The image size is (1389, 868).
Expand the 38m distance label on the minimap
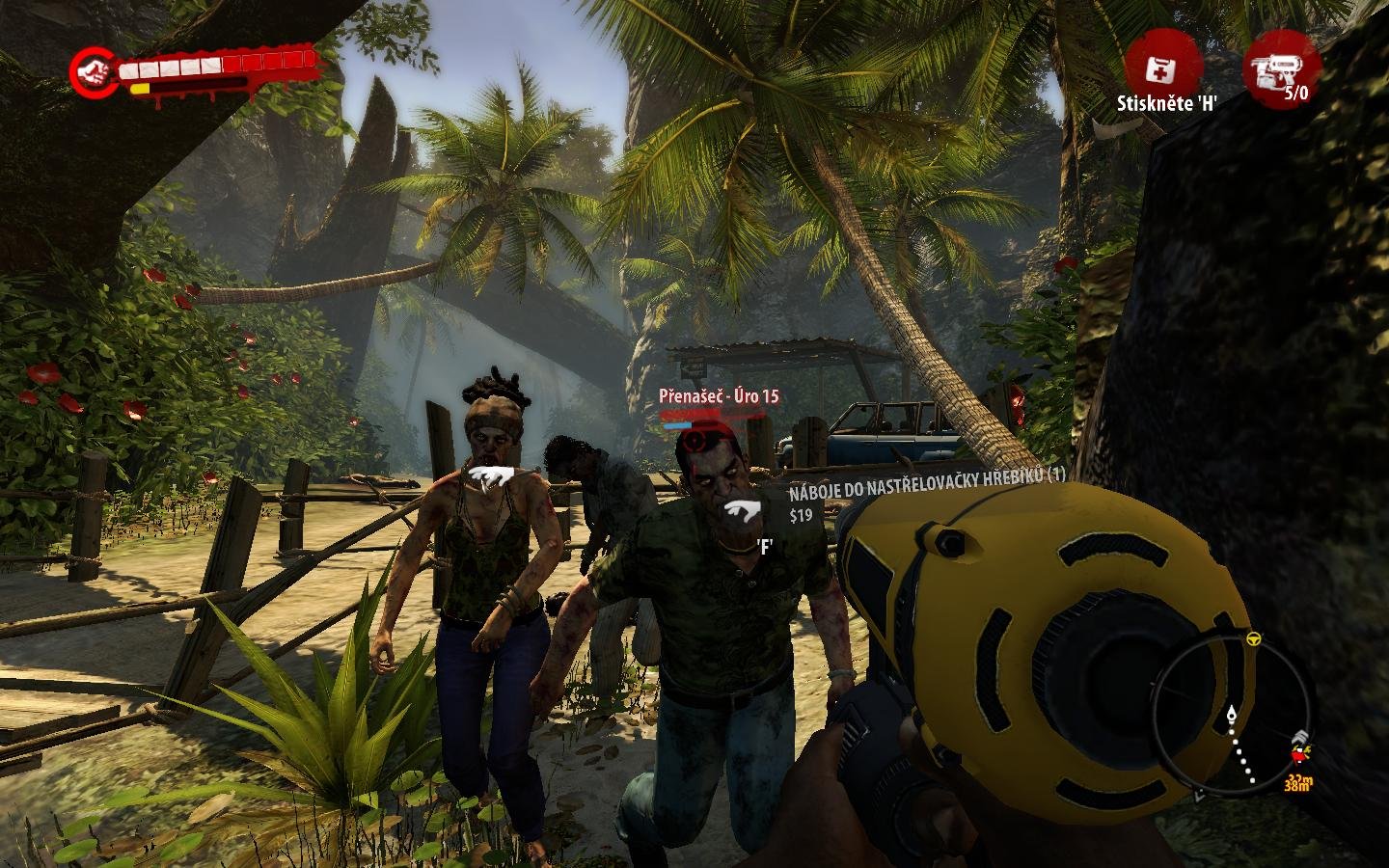1297,786
